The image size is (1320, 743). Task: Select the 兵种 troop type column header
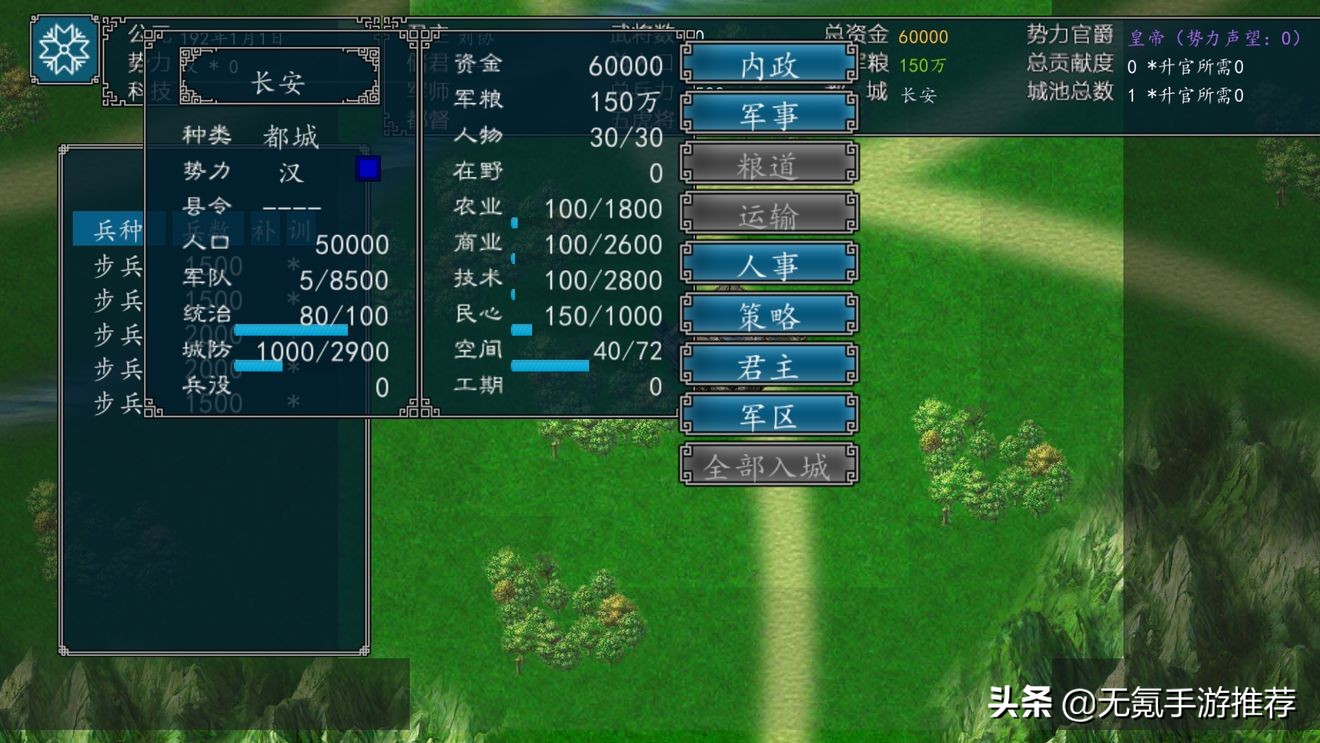point(118,230)
